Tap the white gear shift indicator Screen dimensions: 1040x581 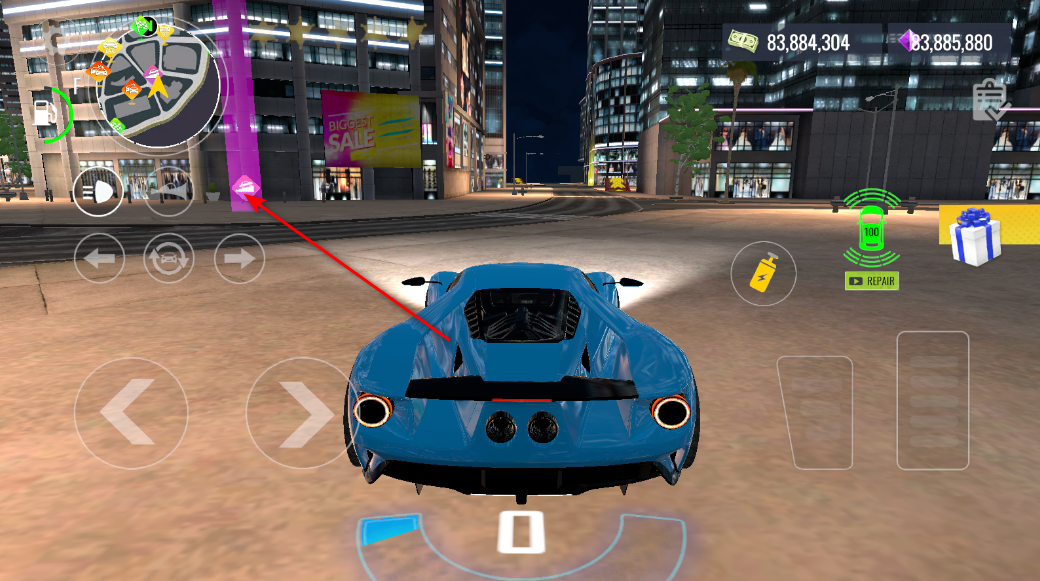[520, 531]
